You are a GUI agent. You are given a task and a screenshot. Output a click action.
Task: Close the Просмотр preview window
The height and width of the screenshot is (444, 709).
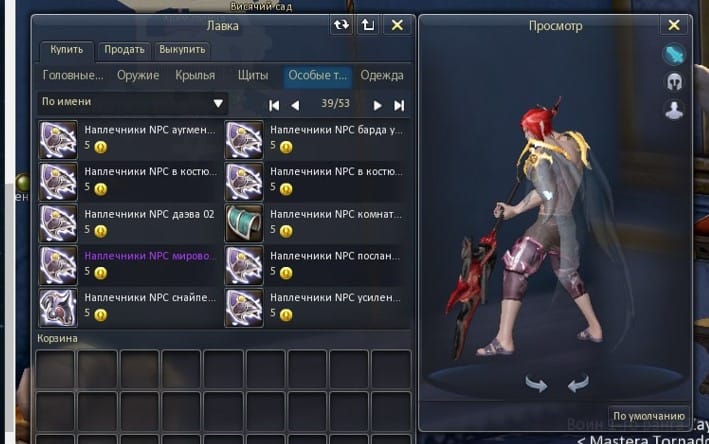click(x=673, y=26)
